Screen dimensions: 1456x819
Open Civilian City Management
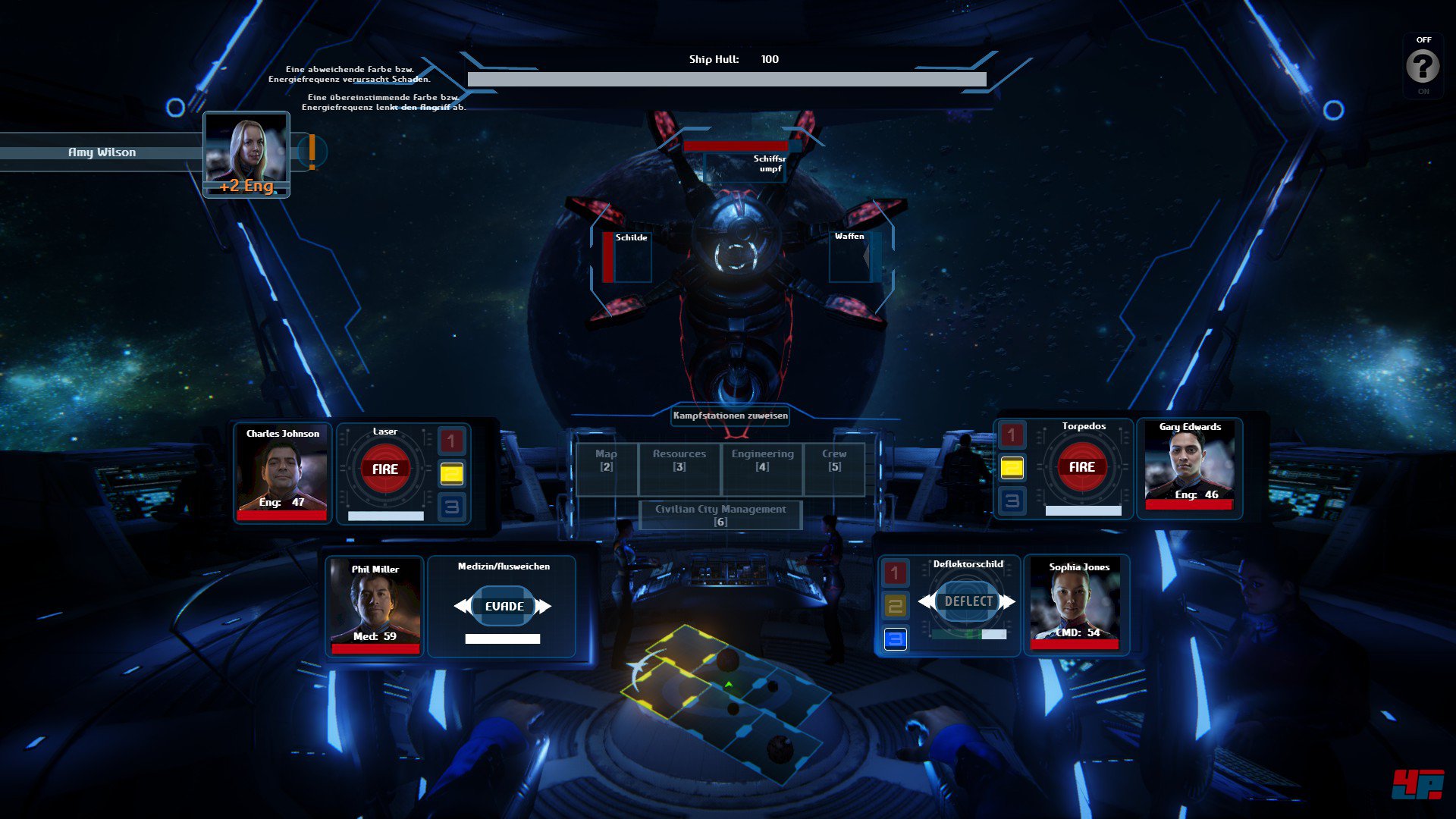[x=721, y=515]
